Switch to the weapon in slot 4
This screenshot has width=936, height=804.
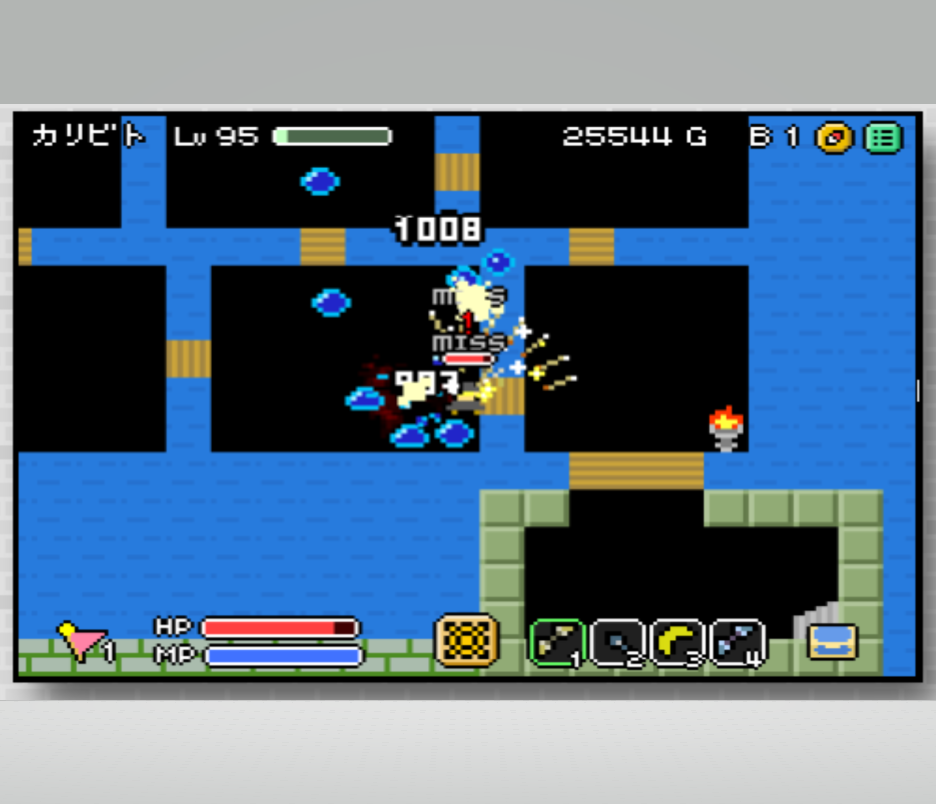point(738,643)
